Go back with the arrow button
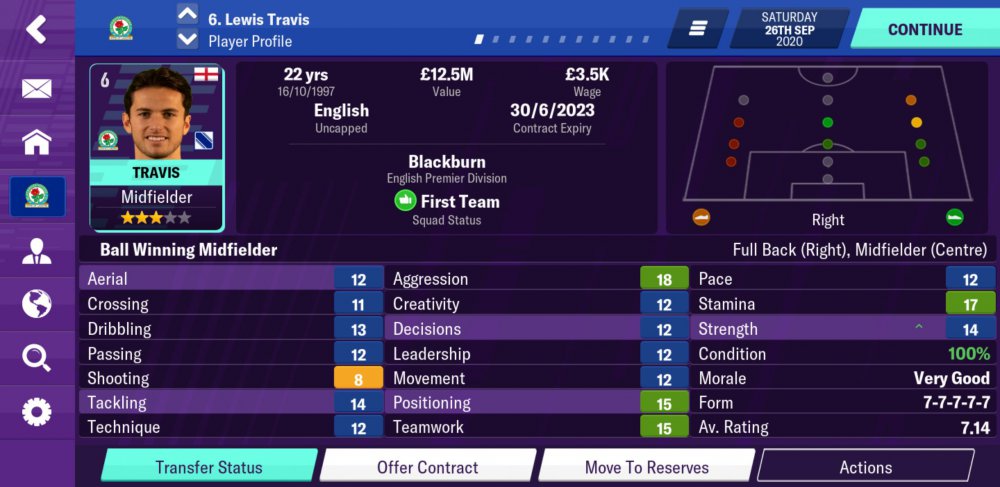Image resolution: width=1000 pixels, height=487 pixels. tap(36, 29)
